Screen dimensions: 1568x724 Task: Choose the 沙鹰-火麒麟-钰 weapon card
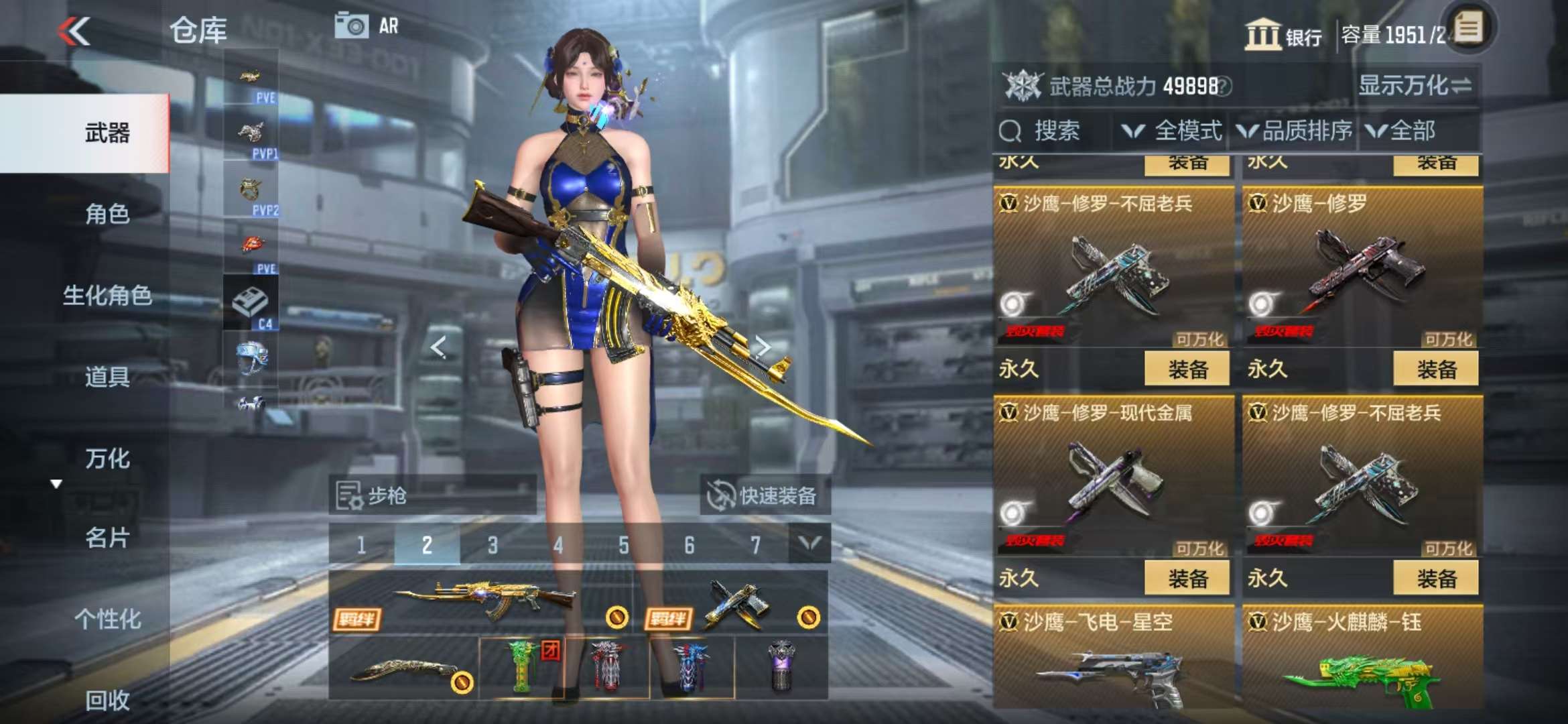point(1362,660)
